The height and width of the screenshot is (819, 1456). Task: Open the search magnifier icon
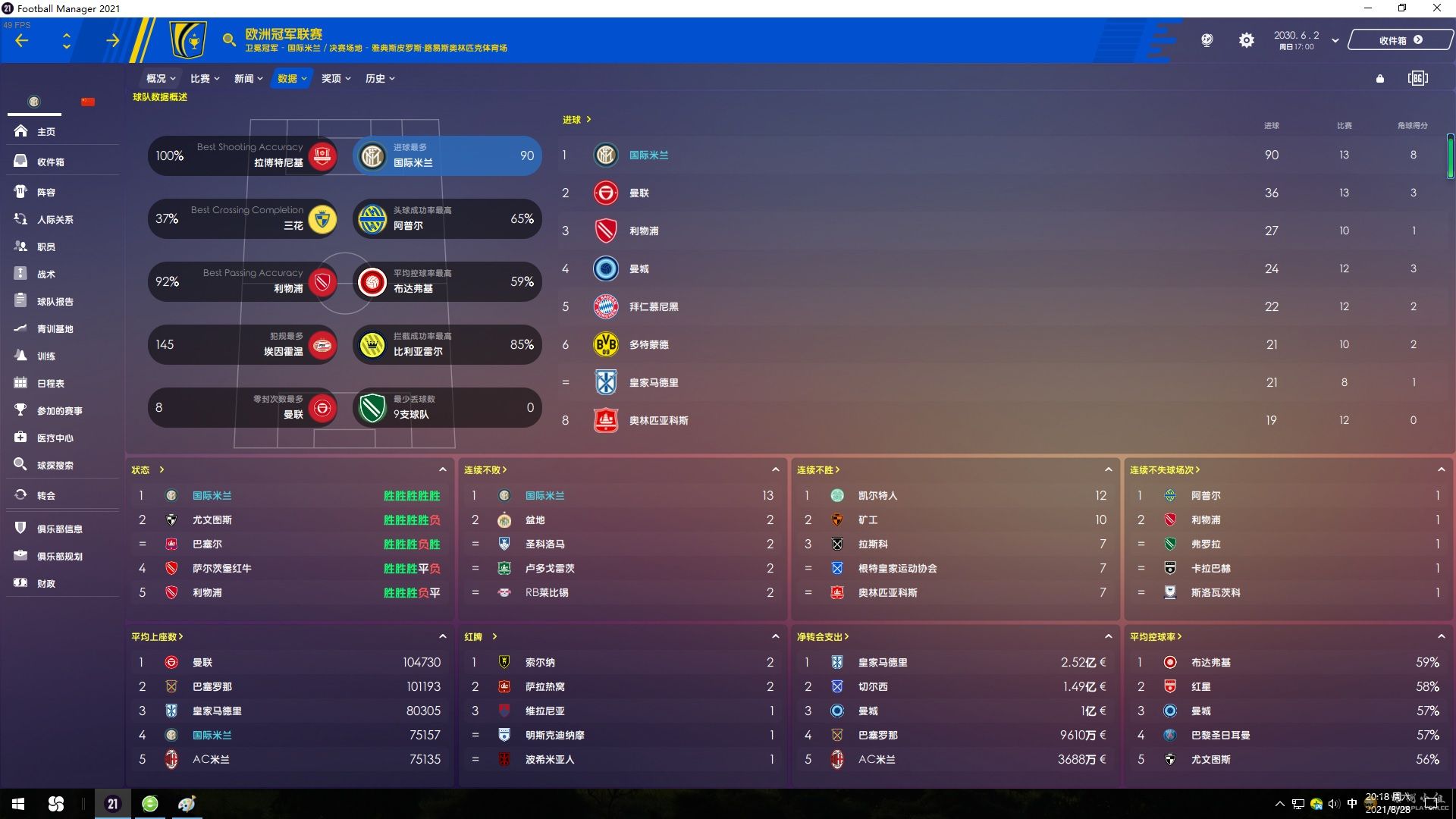point(228,40)
